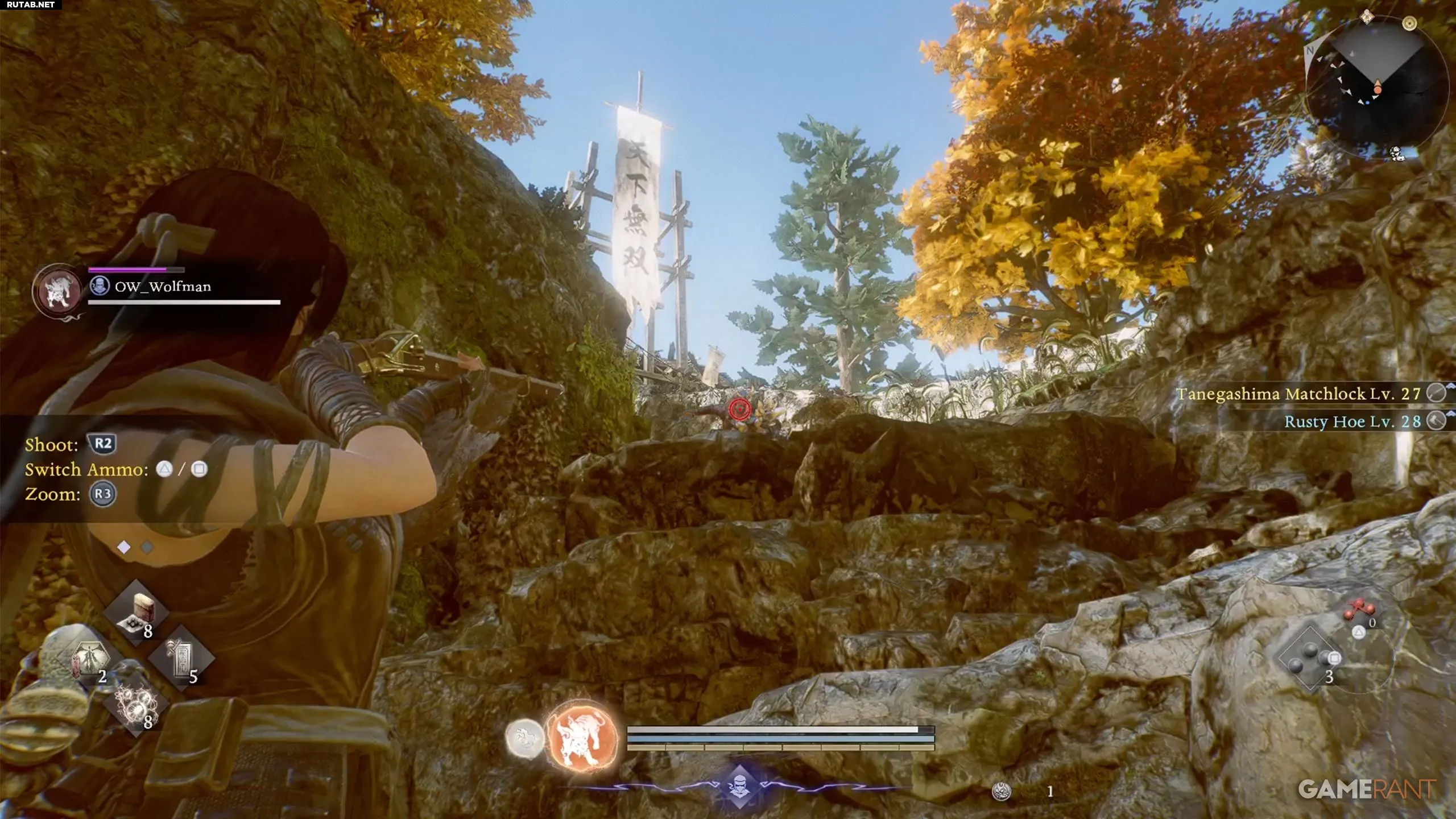1456x819 pixels.
Task: Click the silver coin icon beside the 1
Action: tap(1002, 791)
